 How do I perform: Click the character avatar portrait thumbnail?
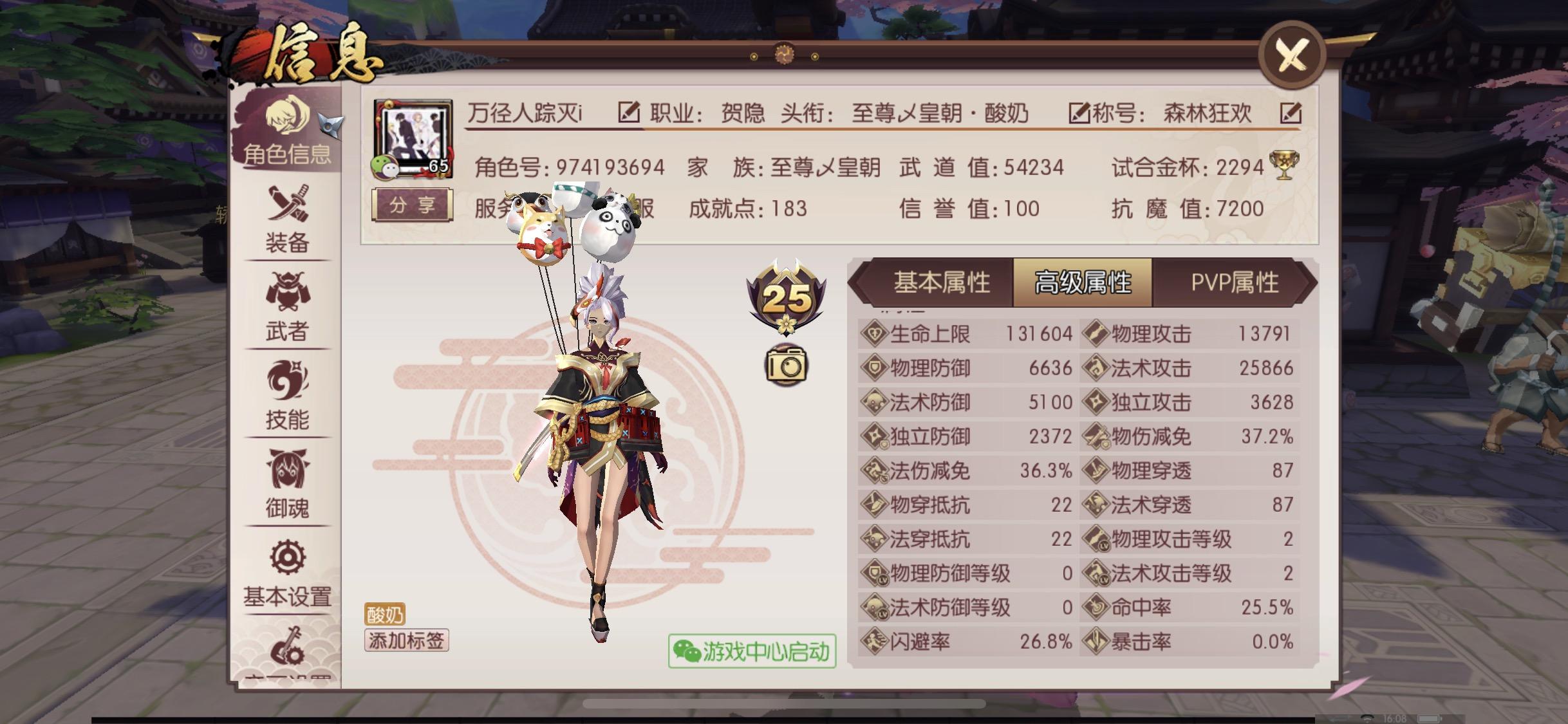412,130
